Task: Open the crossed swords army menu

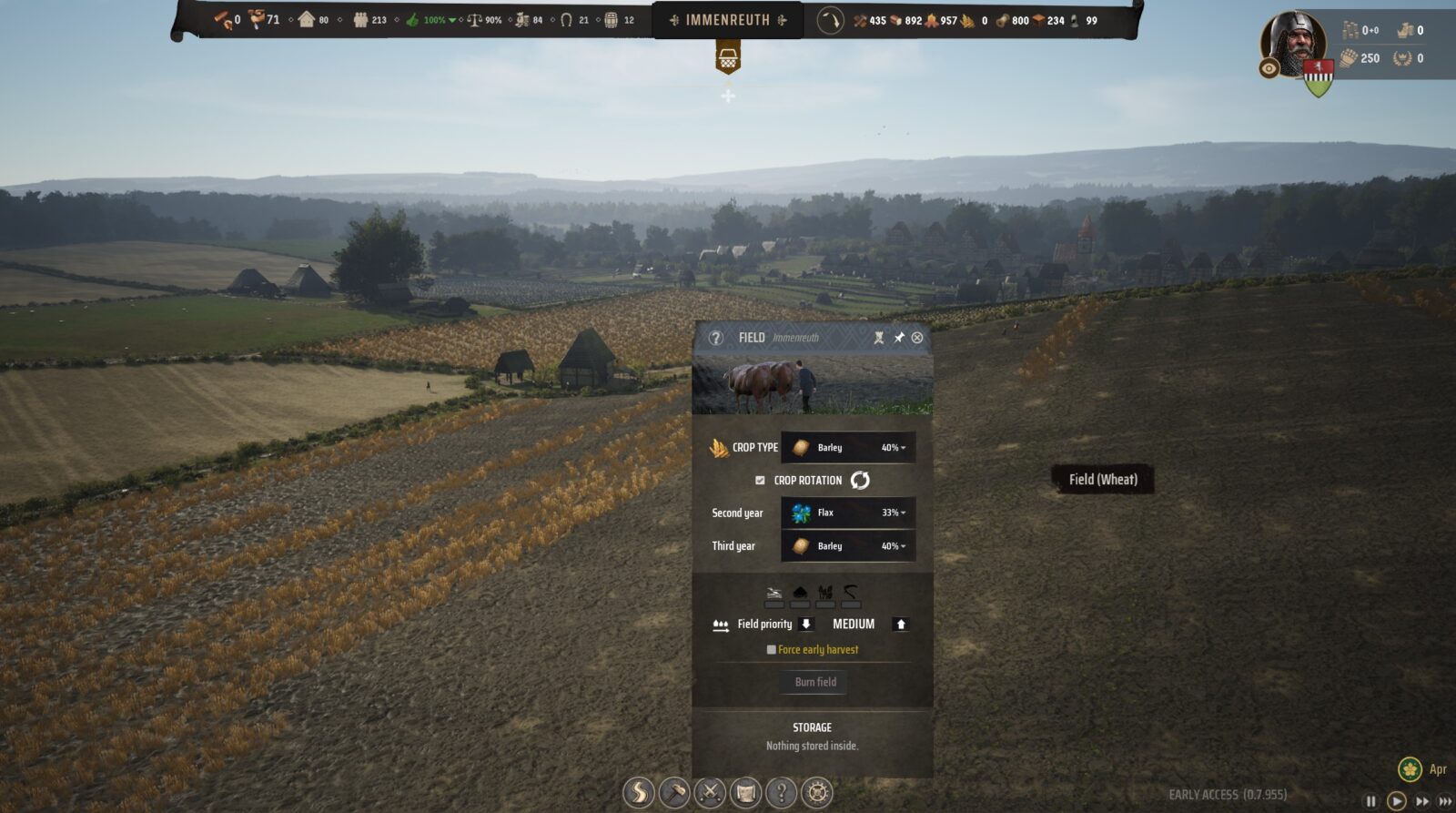Action: pos(710,793)
